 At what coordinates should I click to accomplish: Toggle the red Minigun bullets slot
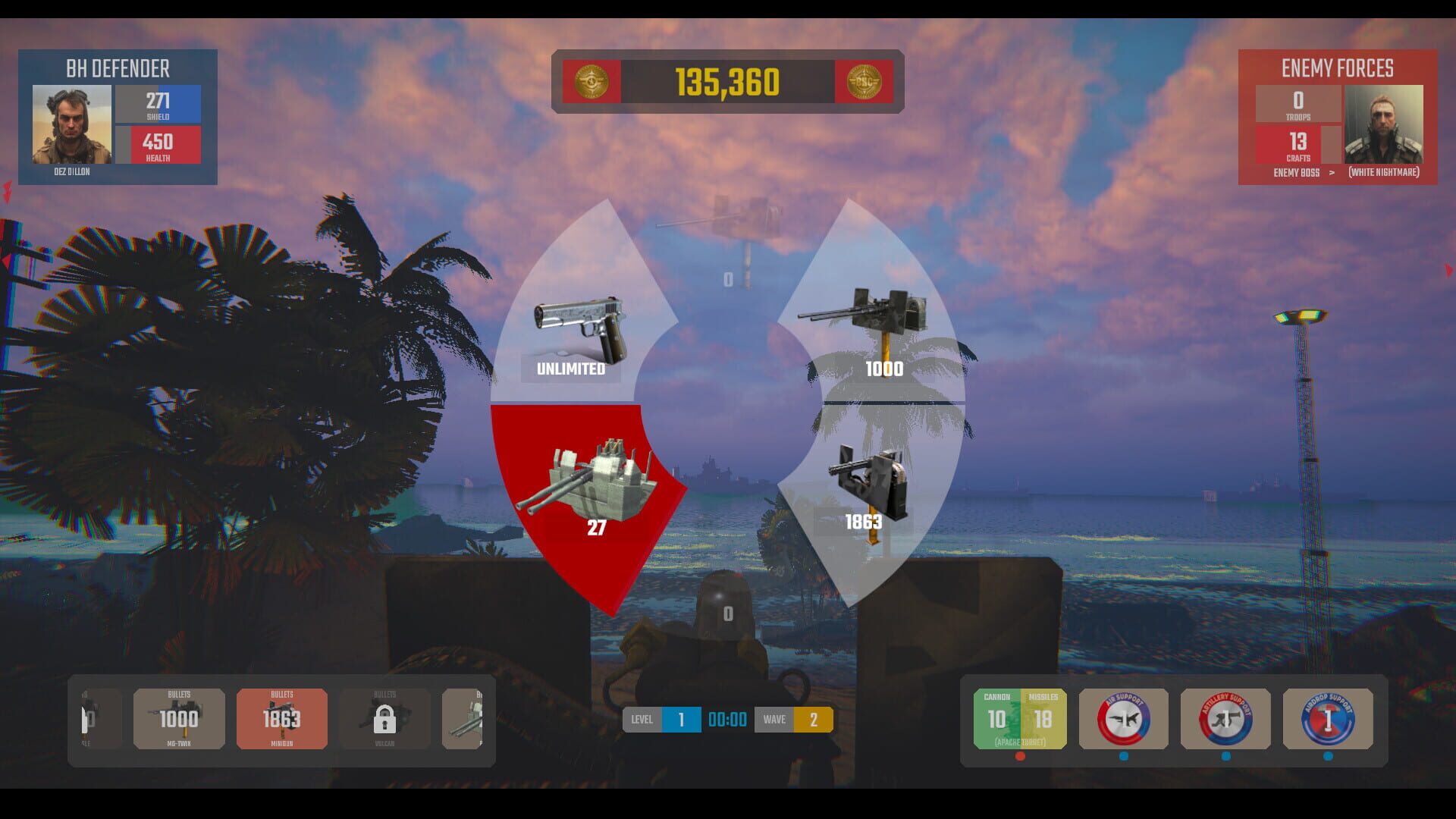[x=281, y=719]
